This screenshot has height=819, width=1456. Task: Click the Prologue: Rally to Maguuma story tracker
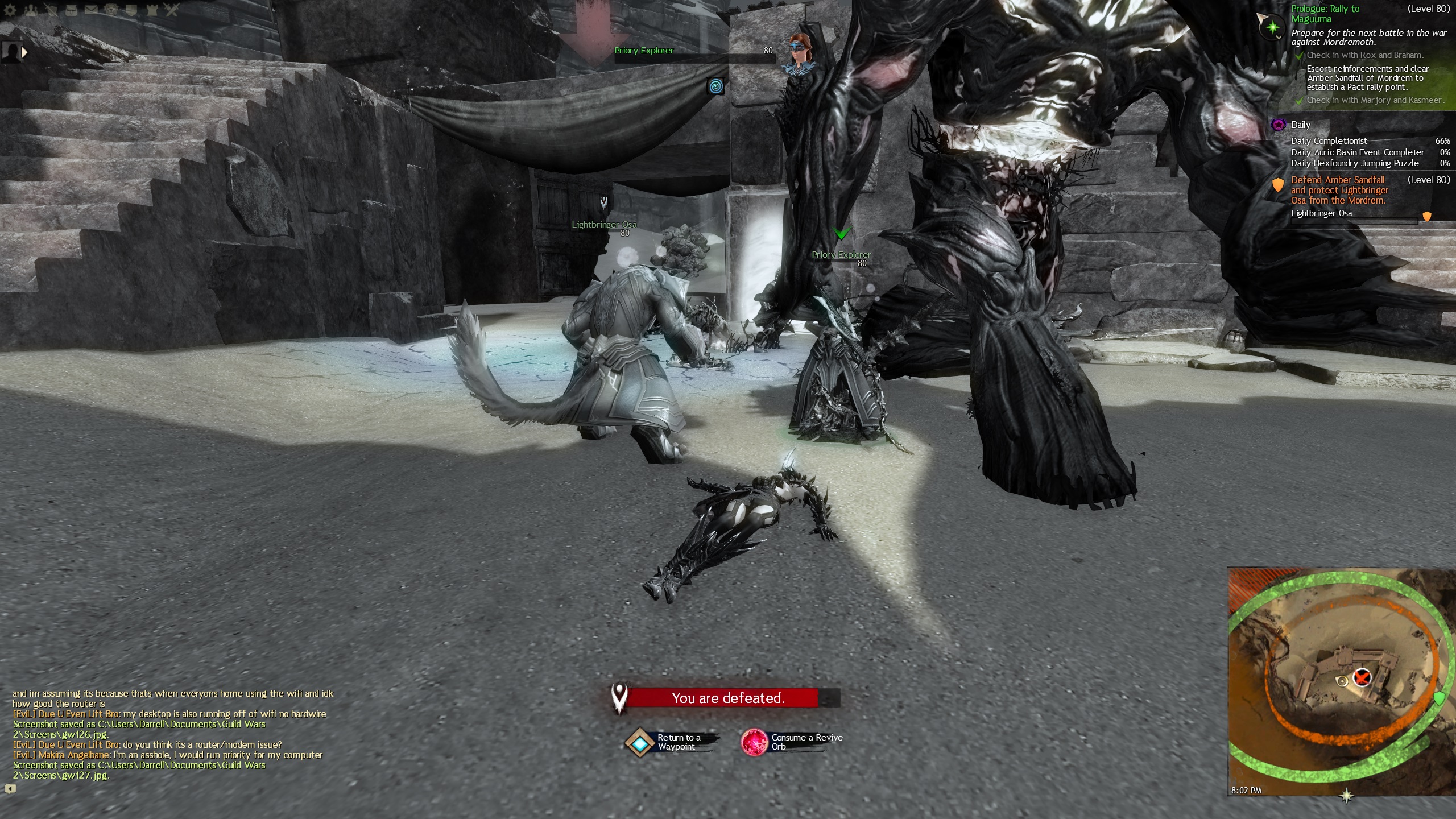click(1325, 14)
